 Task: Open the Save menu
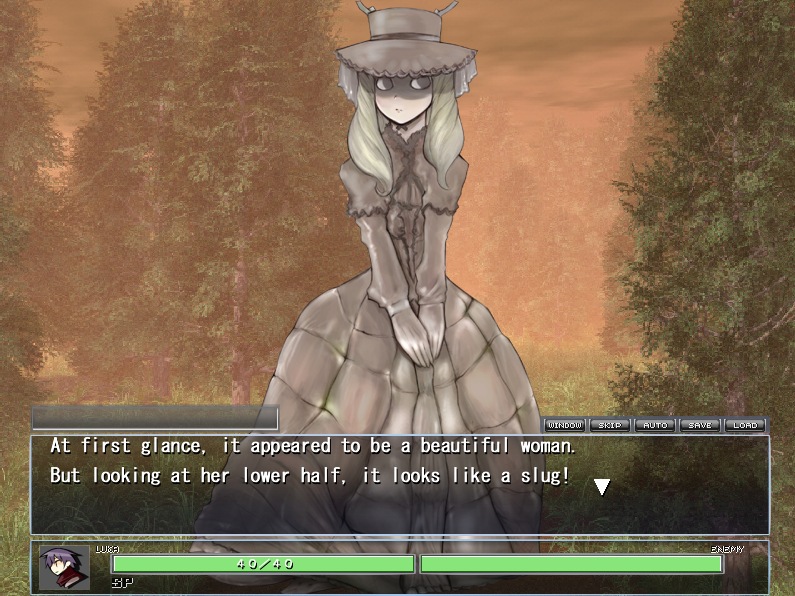click(700, 425)
